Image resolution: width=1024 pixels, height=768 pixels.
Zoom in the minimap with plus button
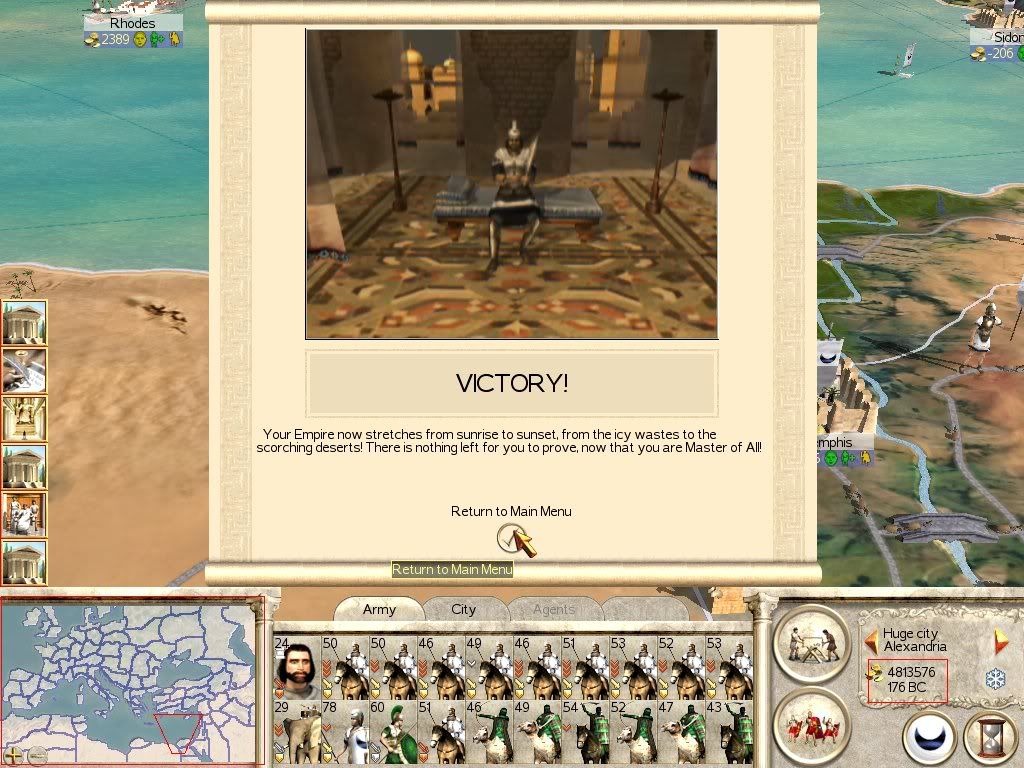14,755
